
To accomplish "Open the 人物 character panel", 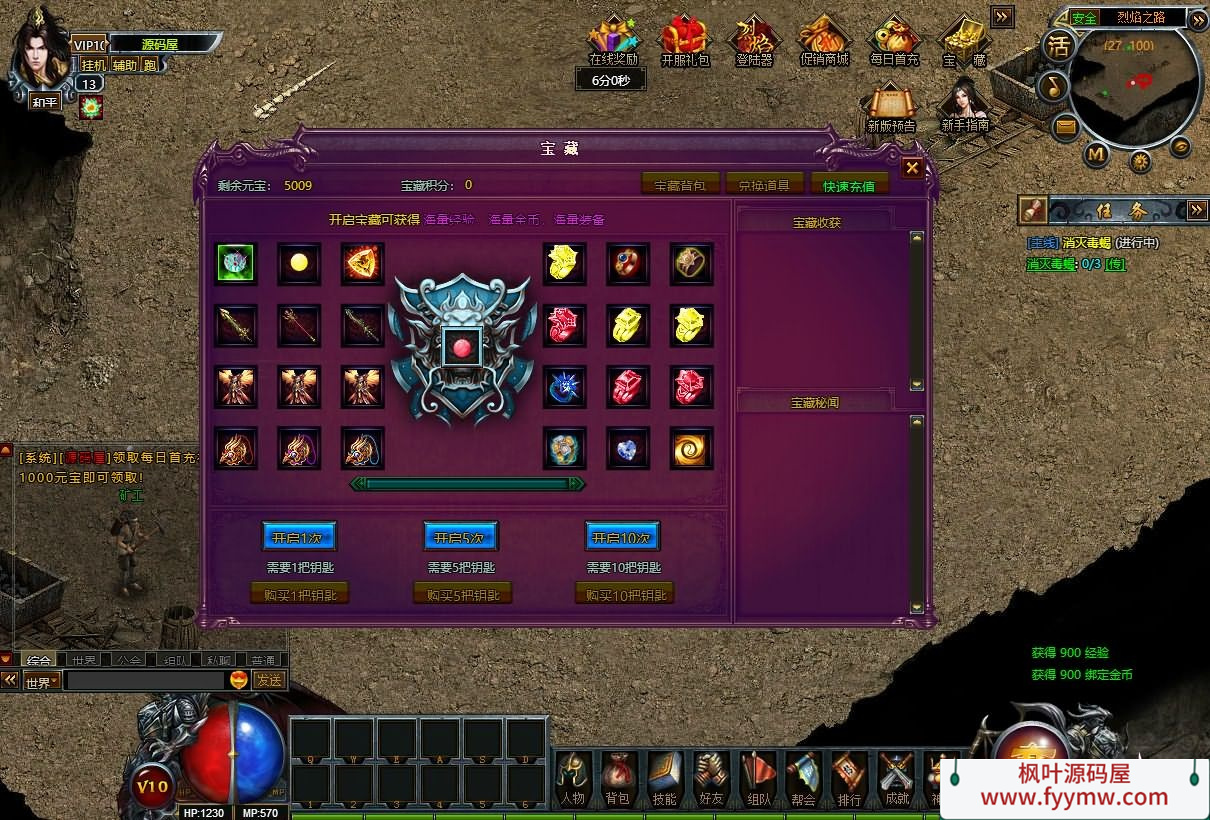I will point(572,779).
